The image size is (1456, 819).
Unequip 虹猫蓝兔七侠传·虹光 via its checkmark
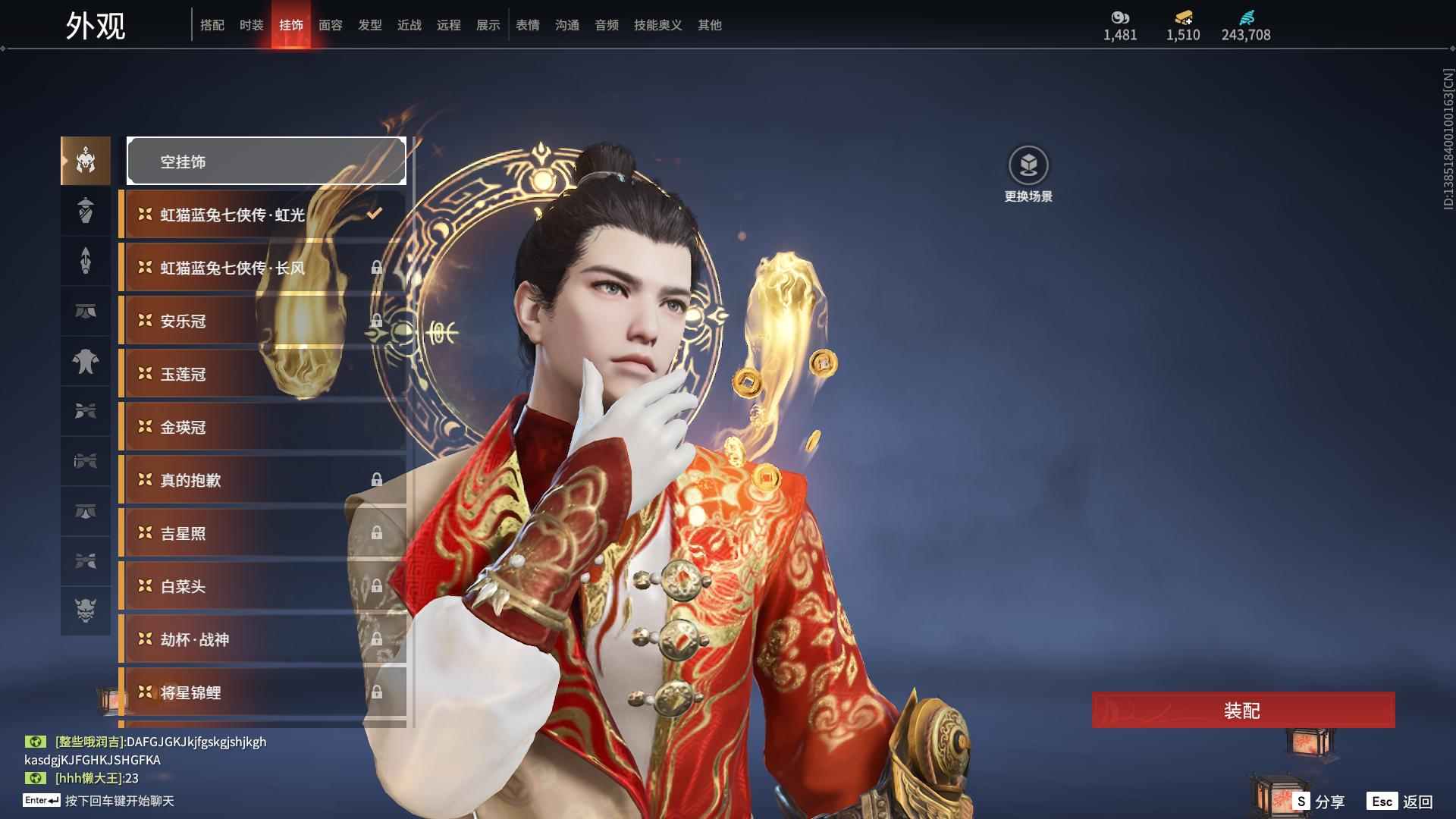[372, 213]
